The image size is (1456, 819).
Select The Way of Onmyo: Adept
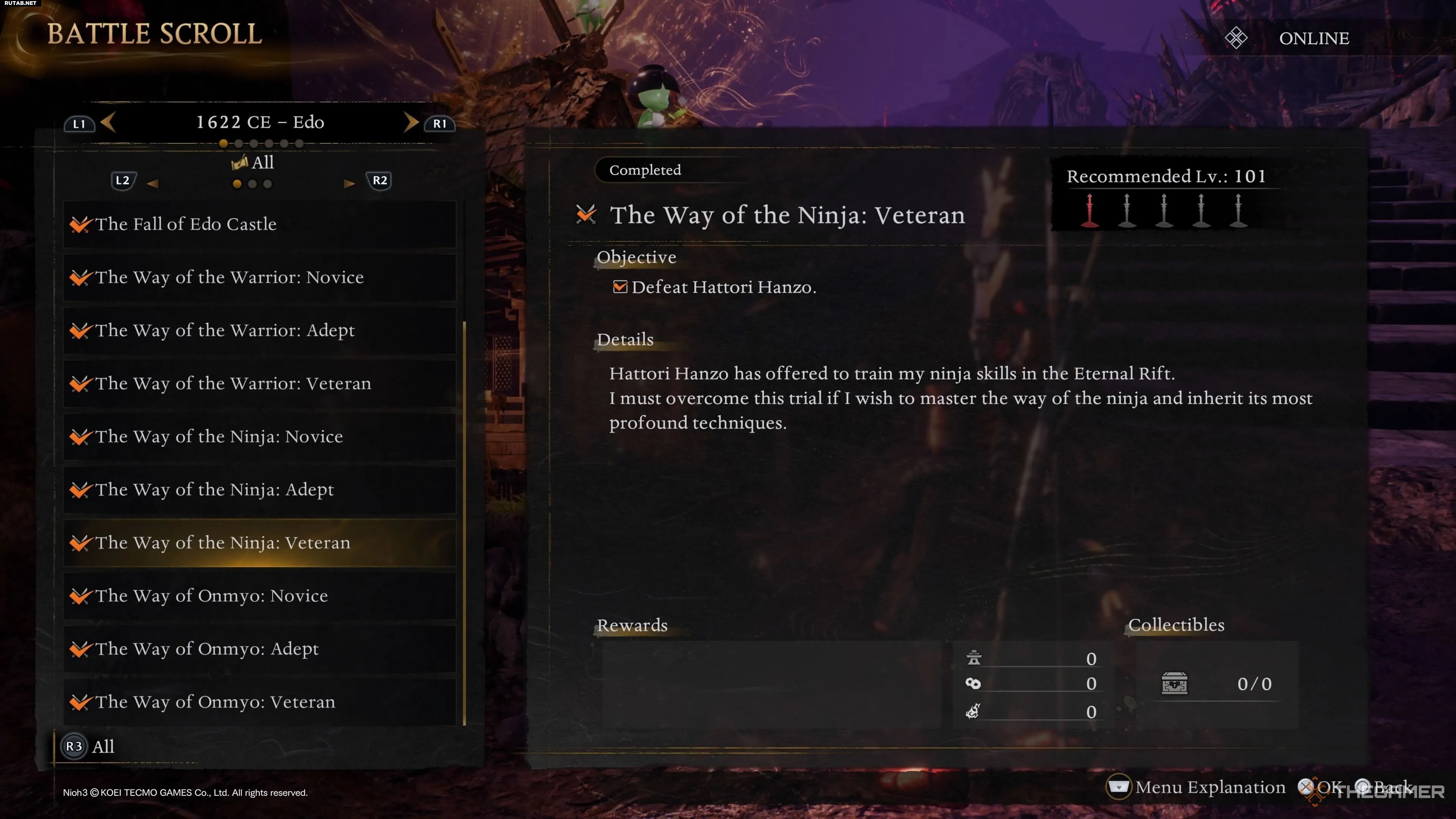pos(259,650)
